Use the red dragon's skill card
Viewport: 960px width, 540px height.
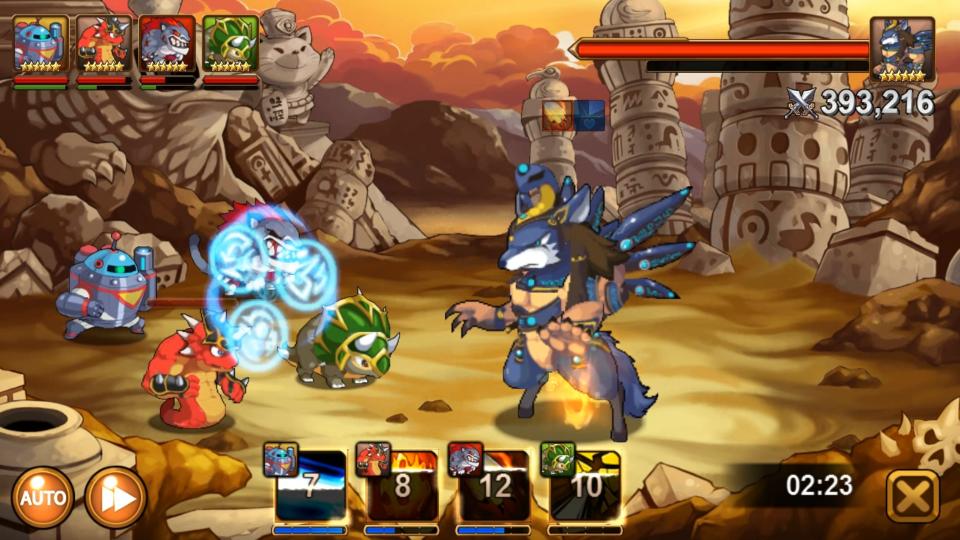pyautogui.click(x=402, y=486)
